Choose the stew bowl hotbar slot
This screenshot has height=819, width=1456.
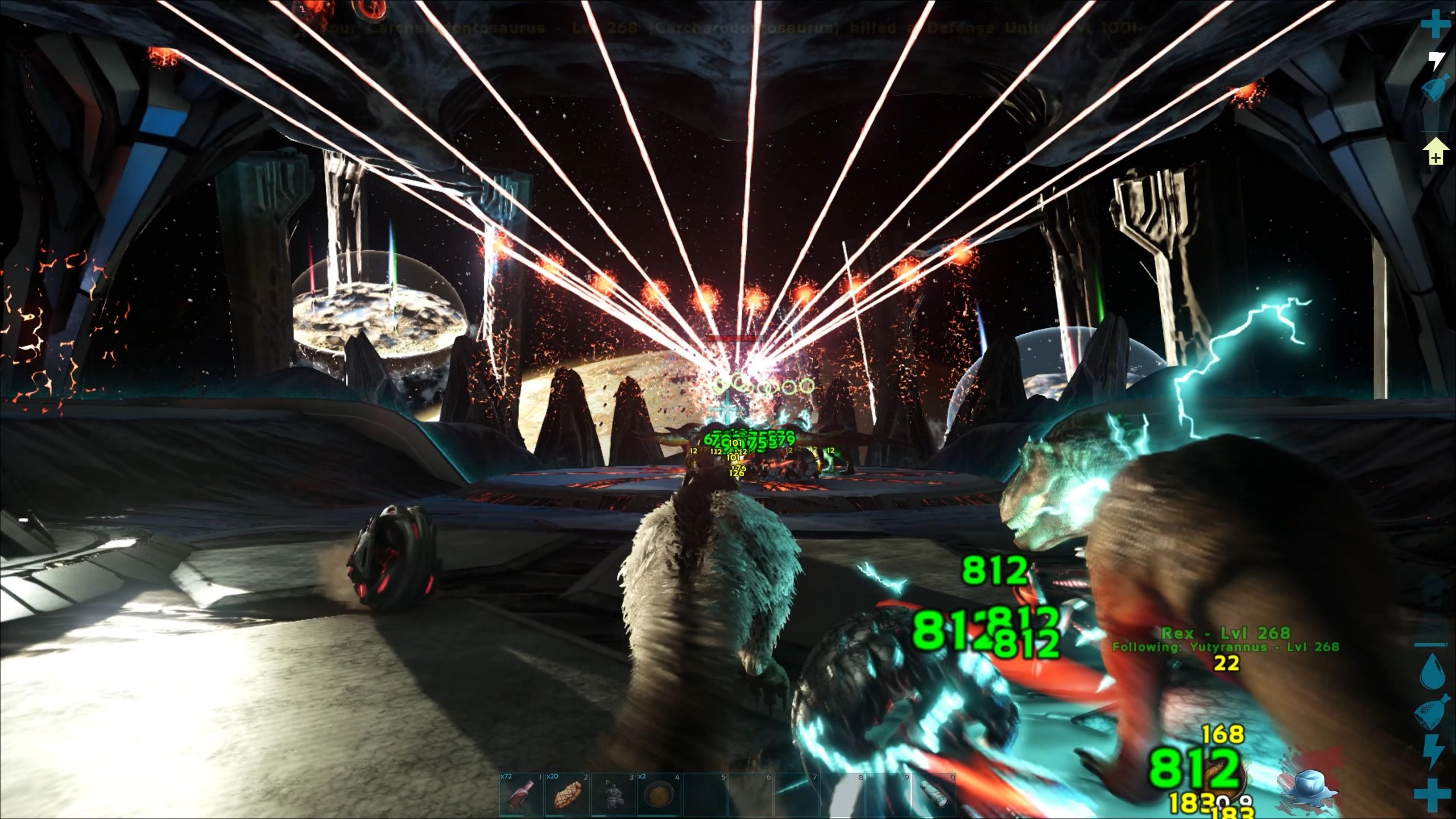pyautogui.click(x=659, y=796)
